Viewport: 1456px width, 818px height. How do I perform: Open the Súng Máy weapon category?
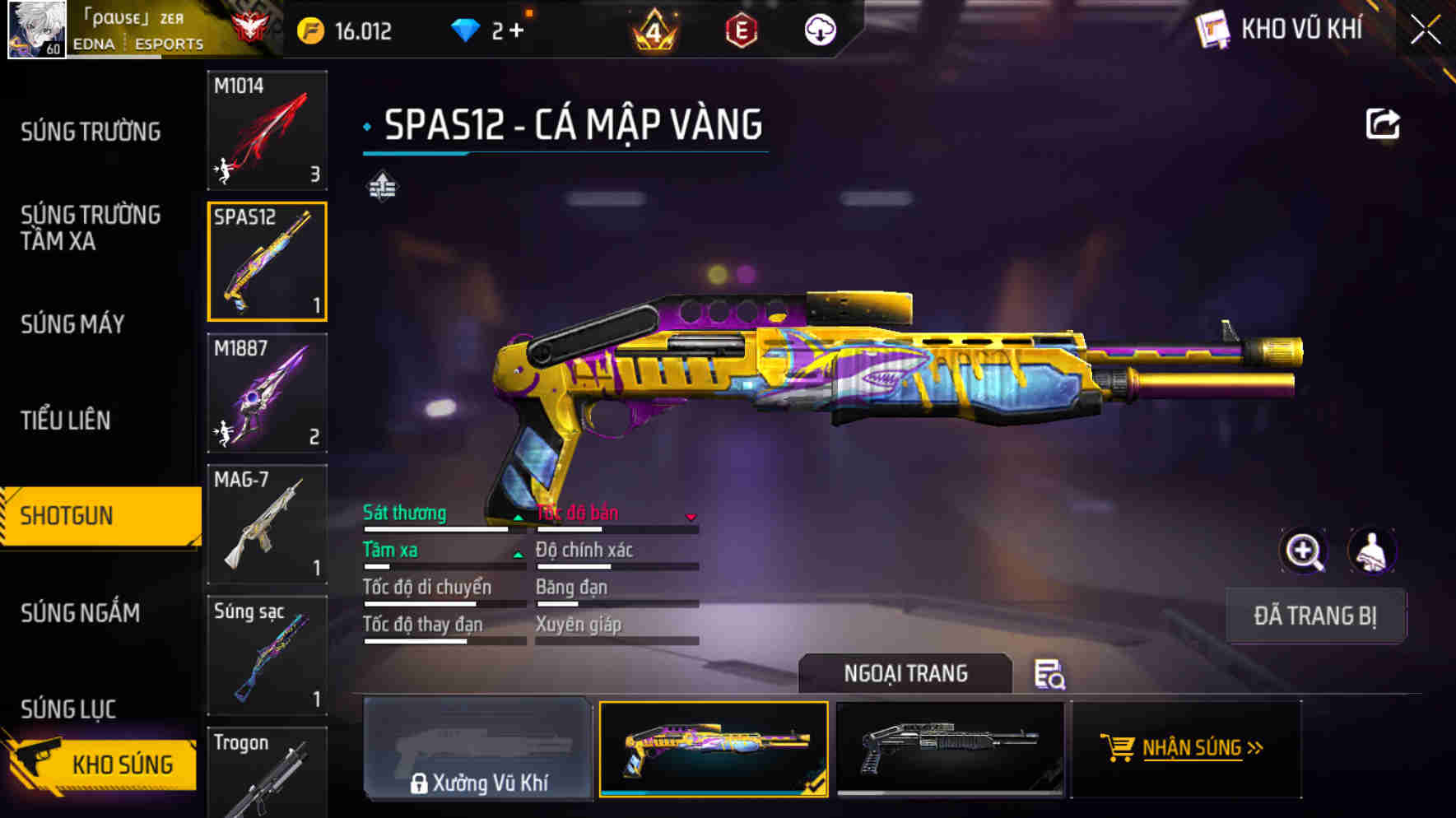[x=73, y=324]
